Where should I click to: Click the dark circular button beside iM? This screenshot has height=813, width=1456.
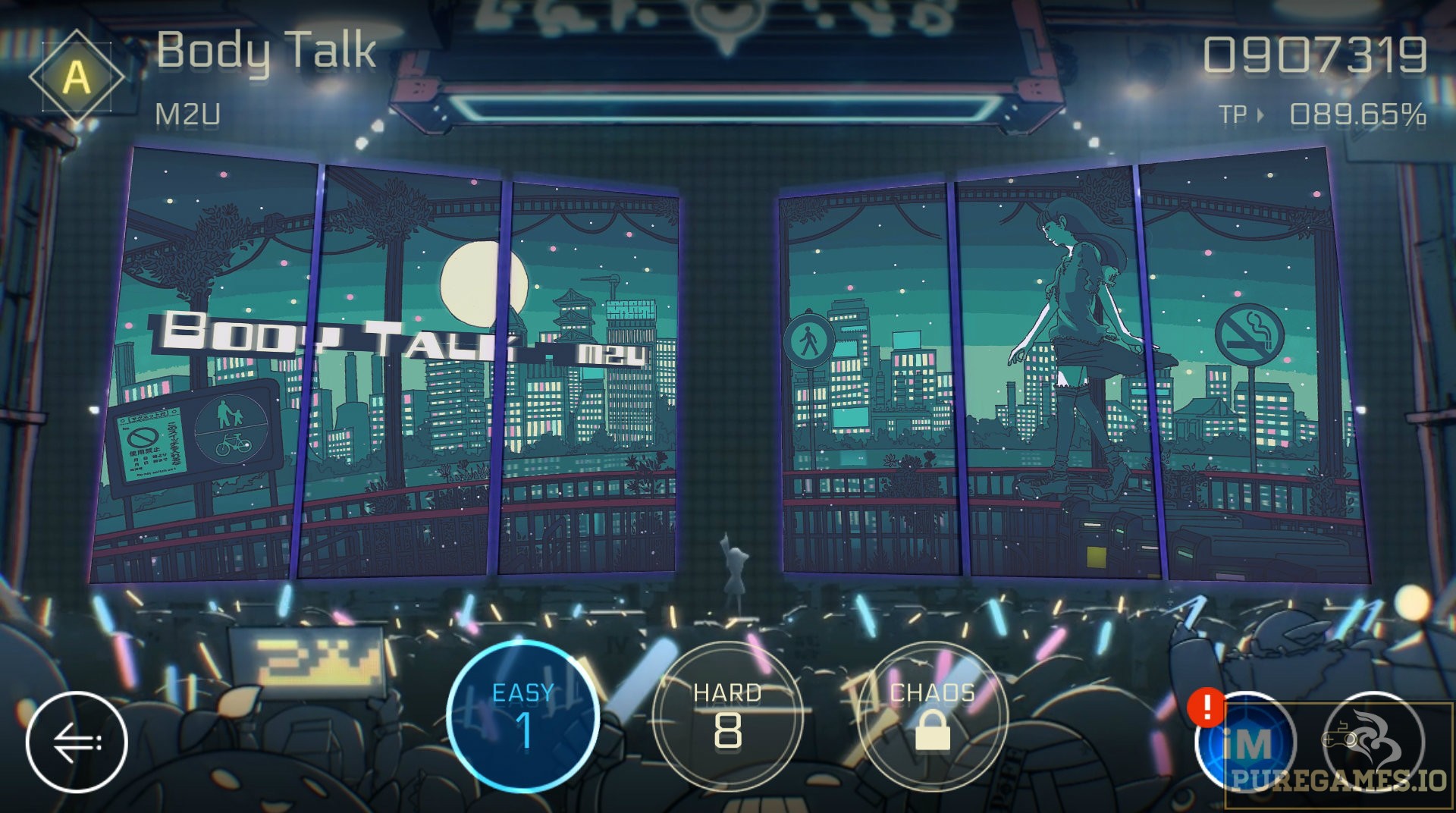coord(1373,742)
